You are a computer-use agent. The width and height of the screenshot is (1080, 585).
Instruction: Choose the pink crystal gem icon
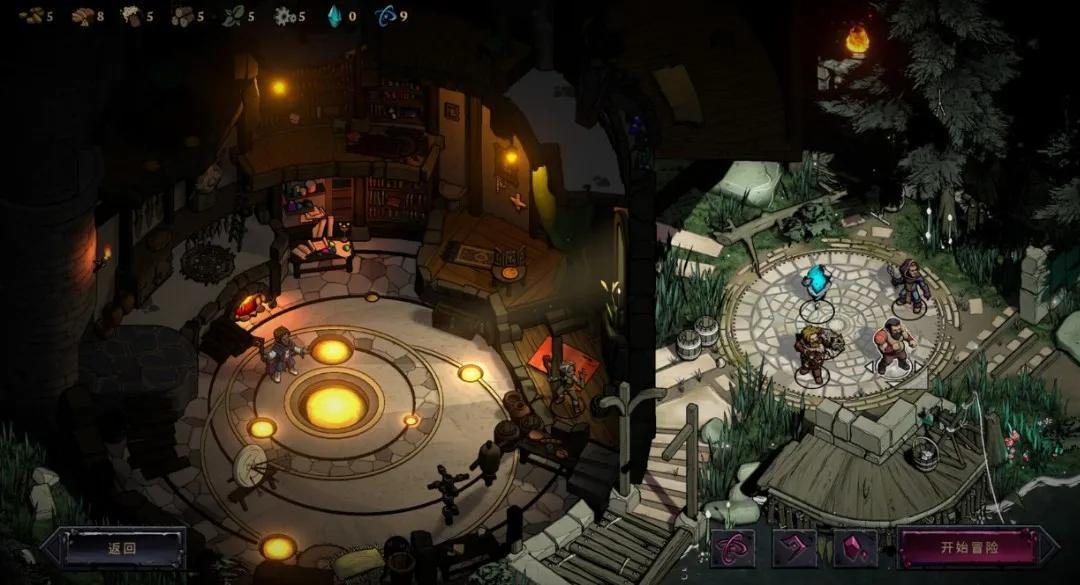tap(855, 548)
